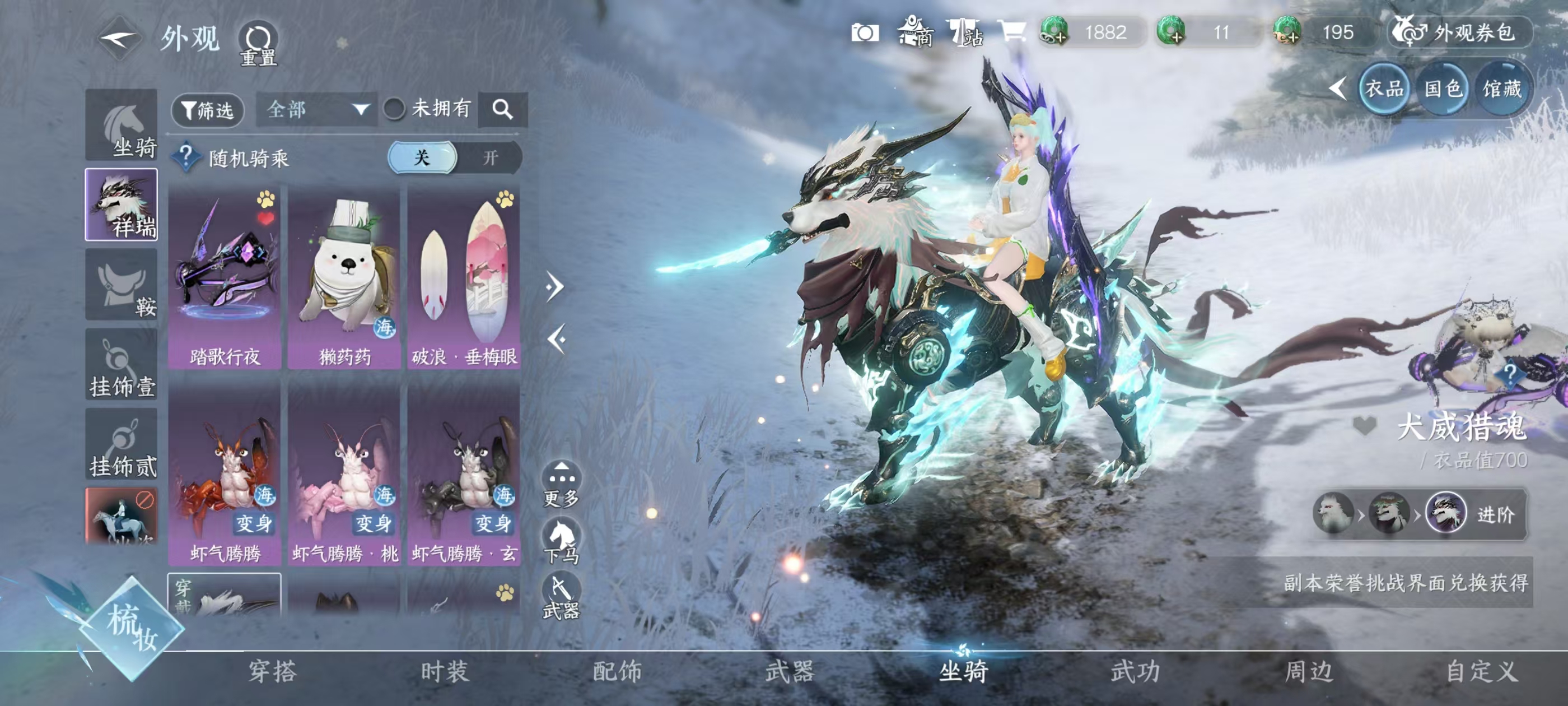Open the 筛选 filter options
This screenshot has height=706, width=1568.
(208, 110)
